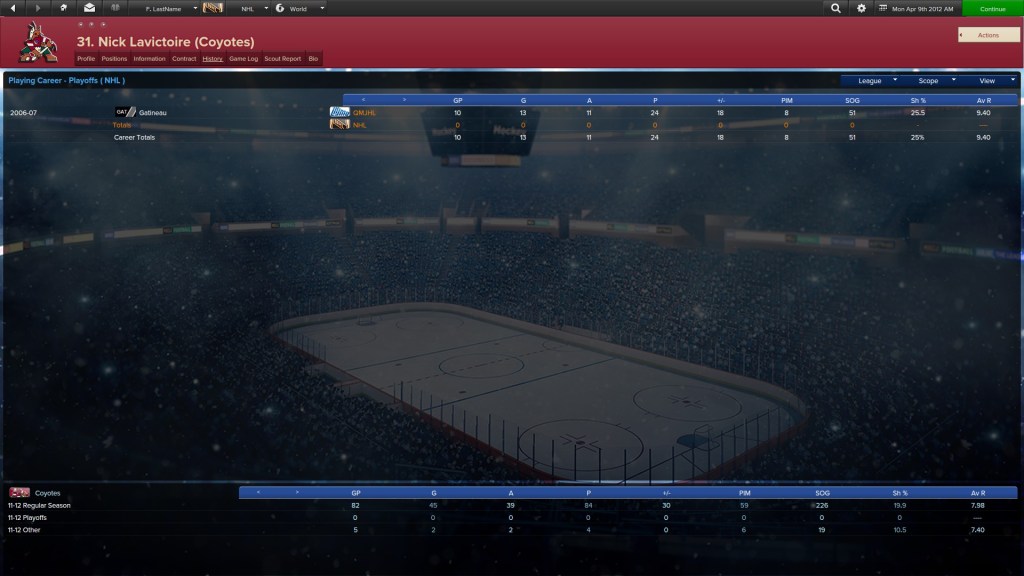Open the NHL league dropdown

[254, 8]
